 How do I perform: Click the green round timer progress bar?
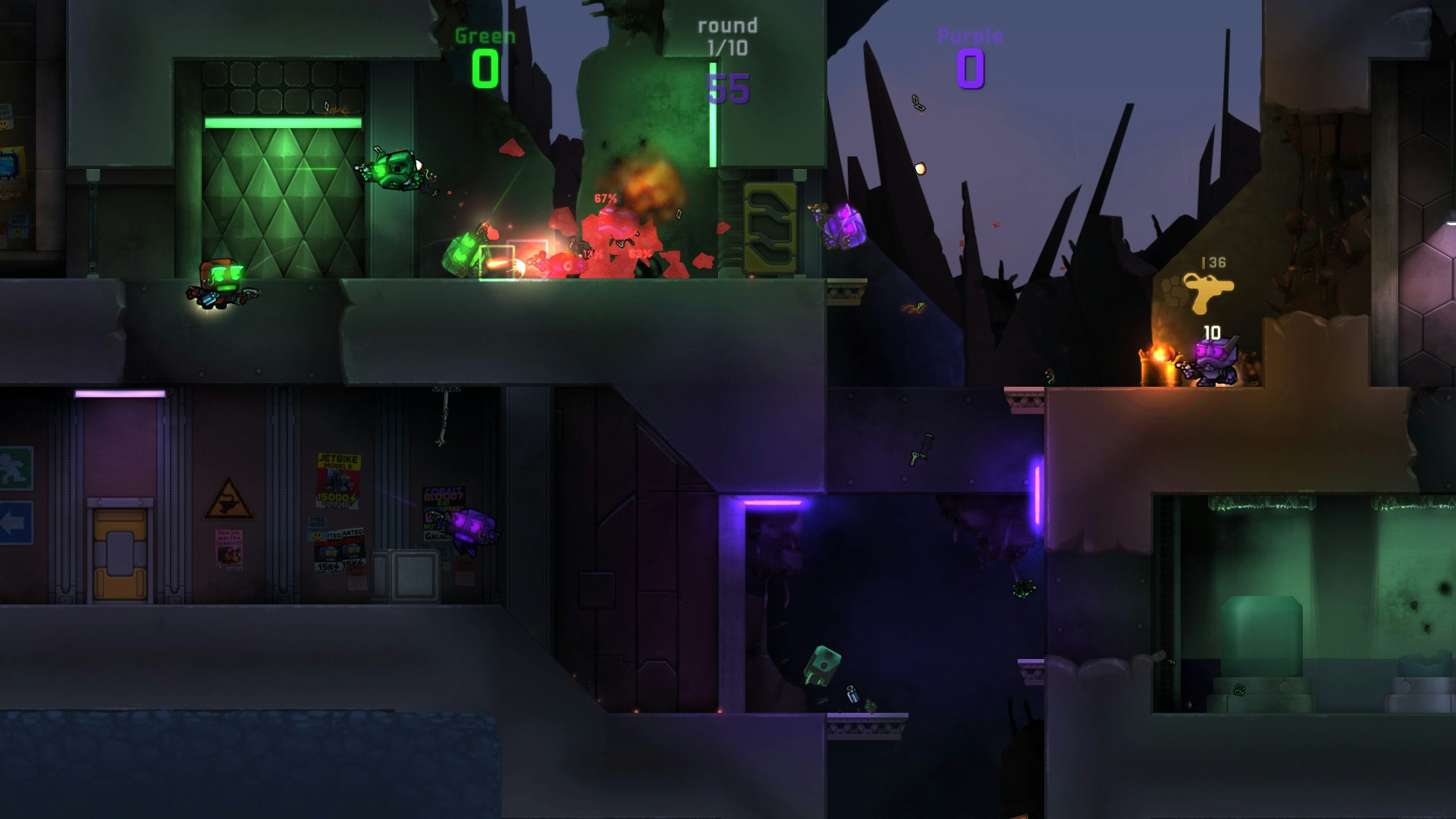pos(713,114)
